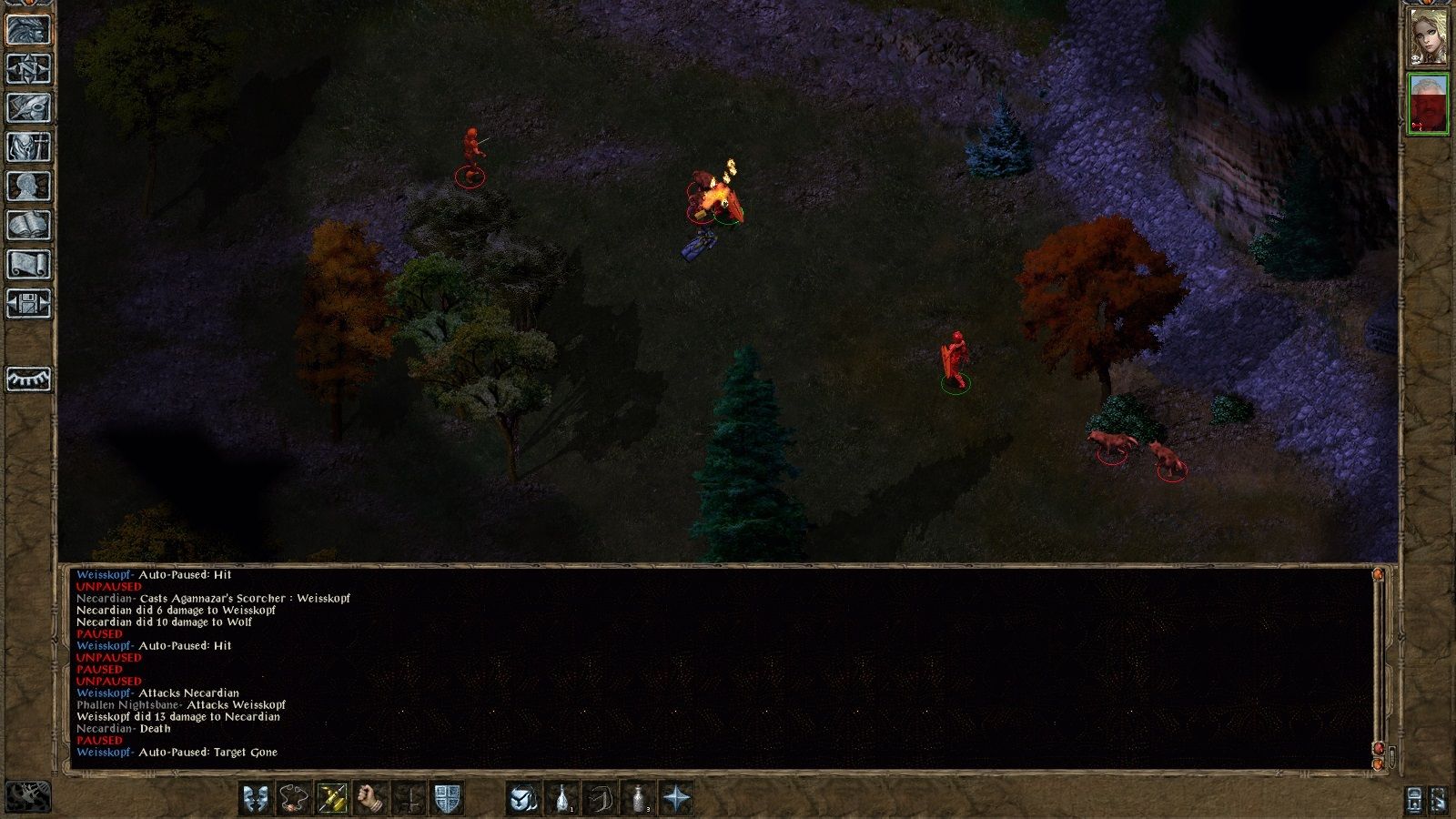Activate the shield defend action
The height and width of the screenshot is (819, 1456).
pos(447,798)
